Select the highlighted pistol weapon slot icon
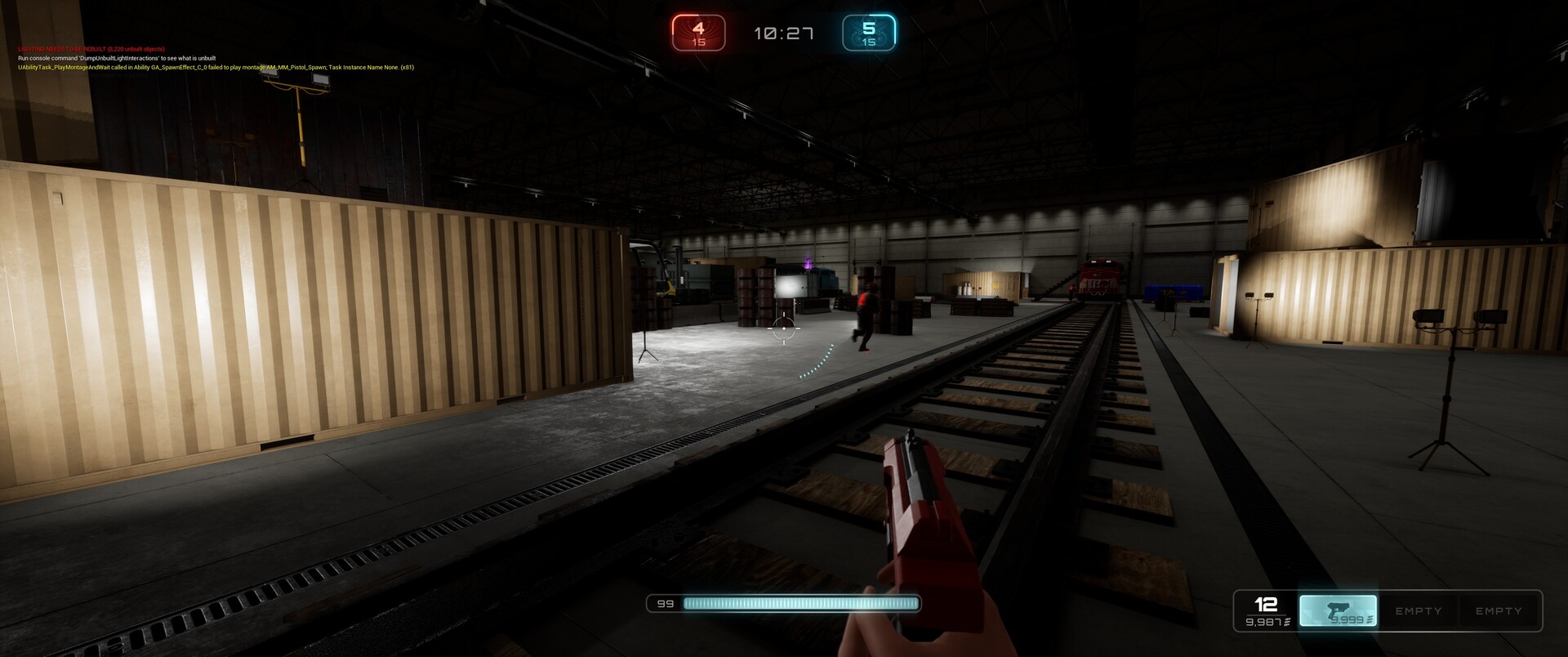The width and height of the screenshot is (1568, 657). [x=1337, y=610]
